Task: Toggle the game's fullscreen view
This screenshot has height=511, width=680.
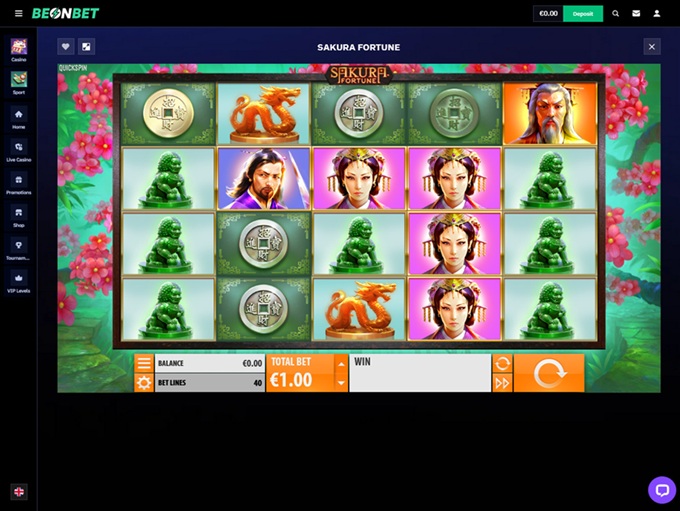Action: (x=87, y=46)
